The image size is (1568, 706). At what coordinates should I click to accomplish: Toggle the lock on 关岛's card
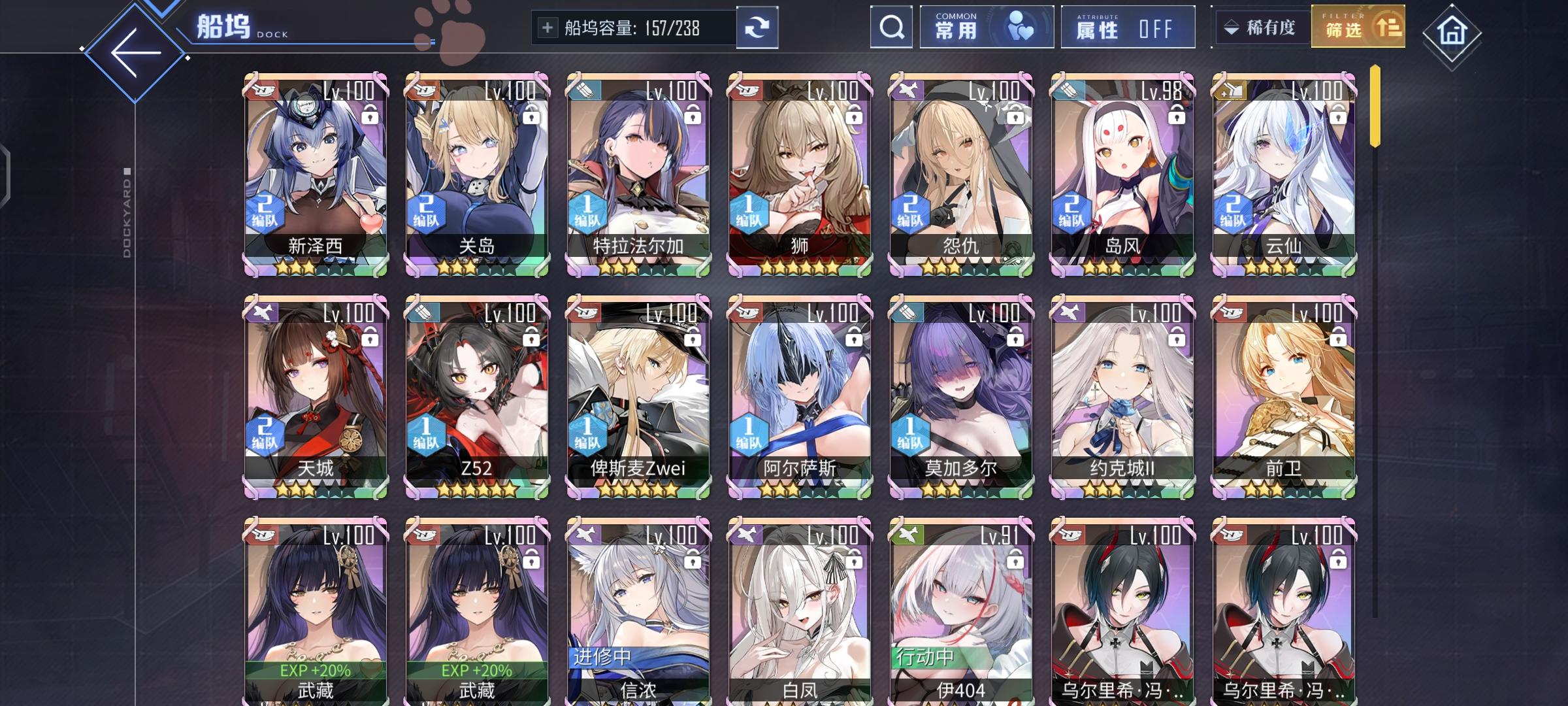pyautogui.click(x=530, y=116)
